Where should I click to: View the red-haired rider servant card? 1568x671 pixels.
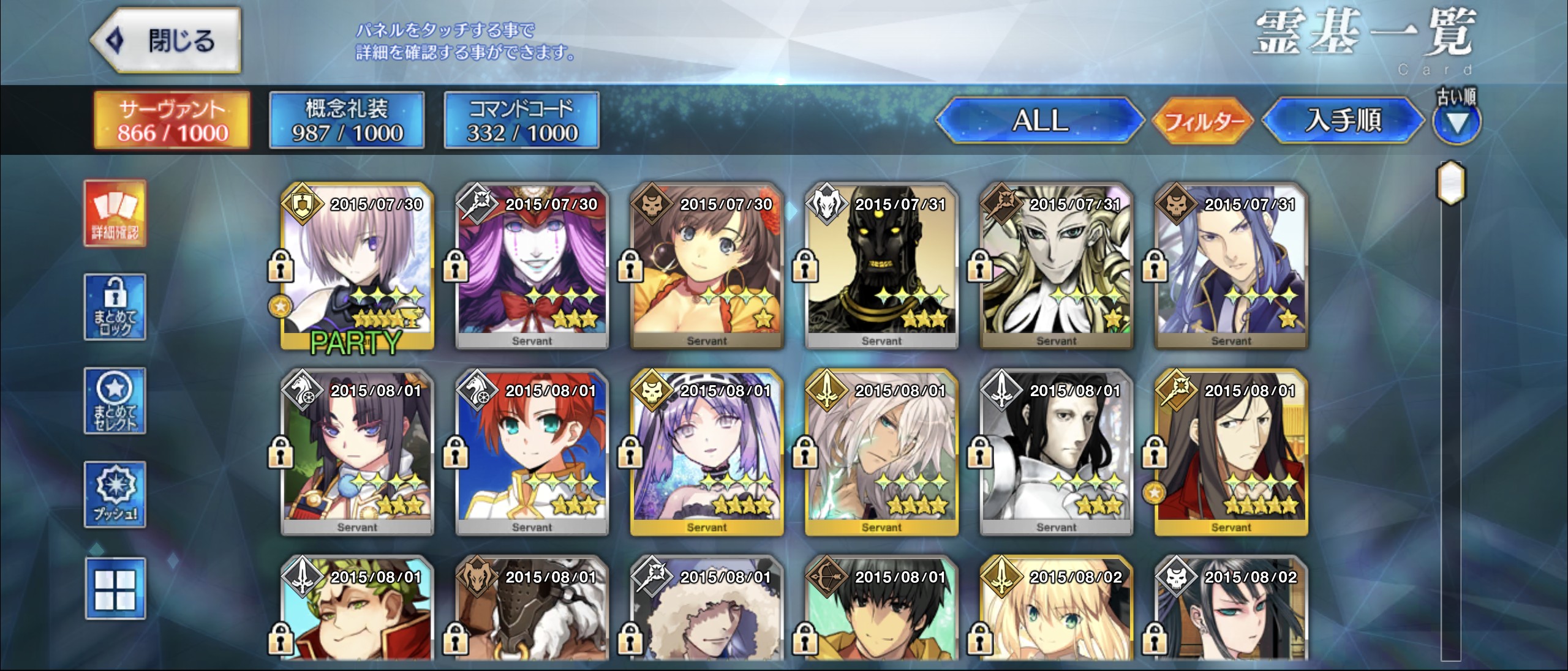[x=532, y=453]
